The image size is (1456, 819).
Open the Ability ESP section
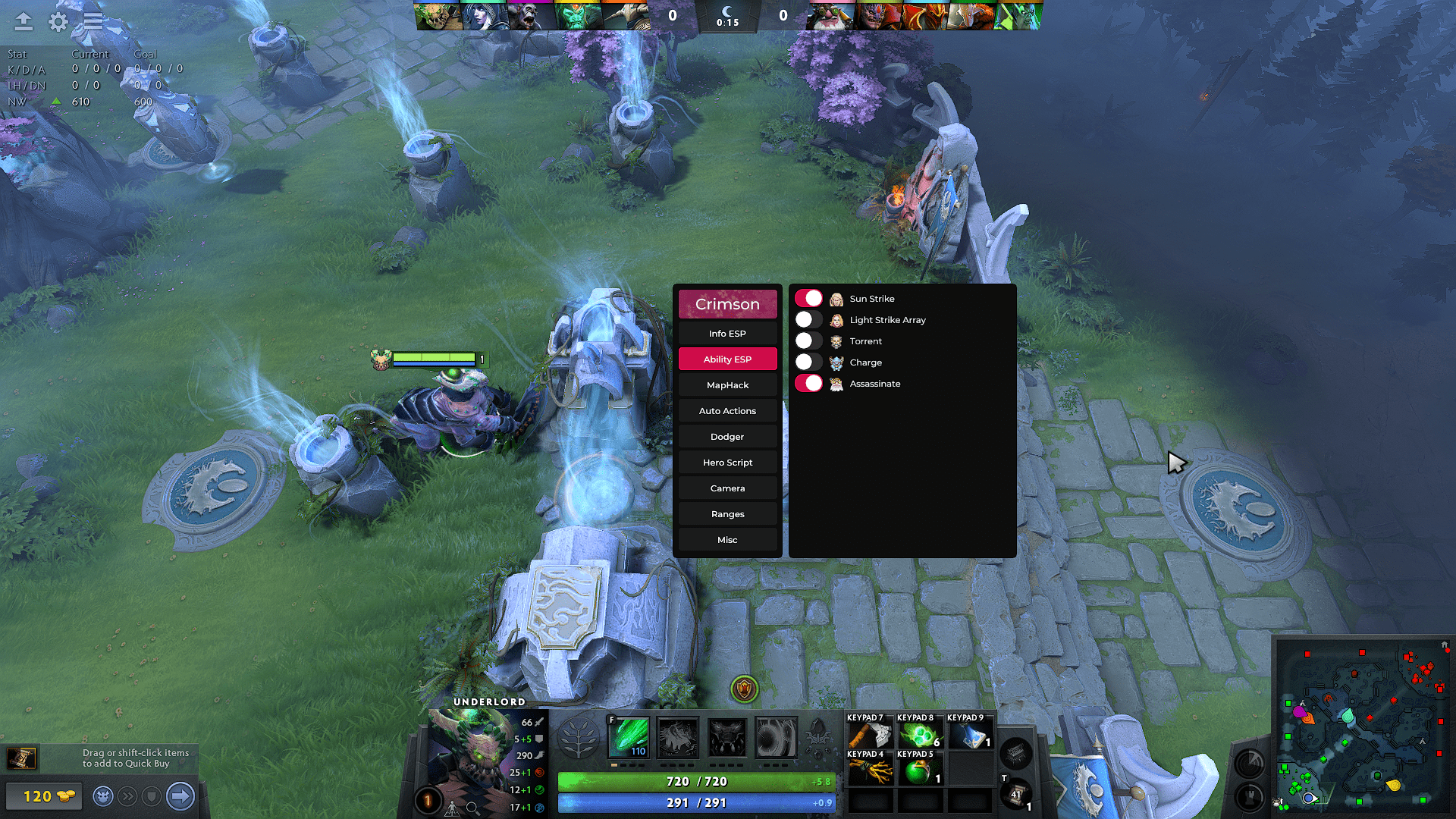(x=727, y=359)
